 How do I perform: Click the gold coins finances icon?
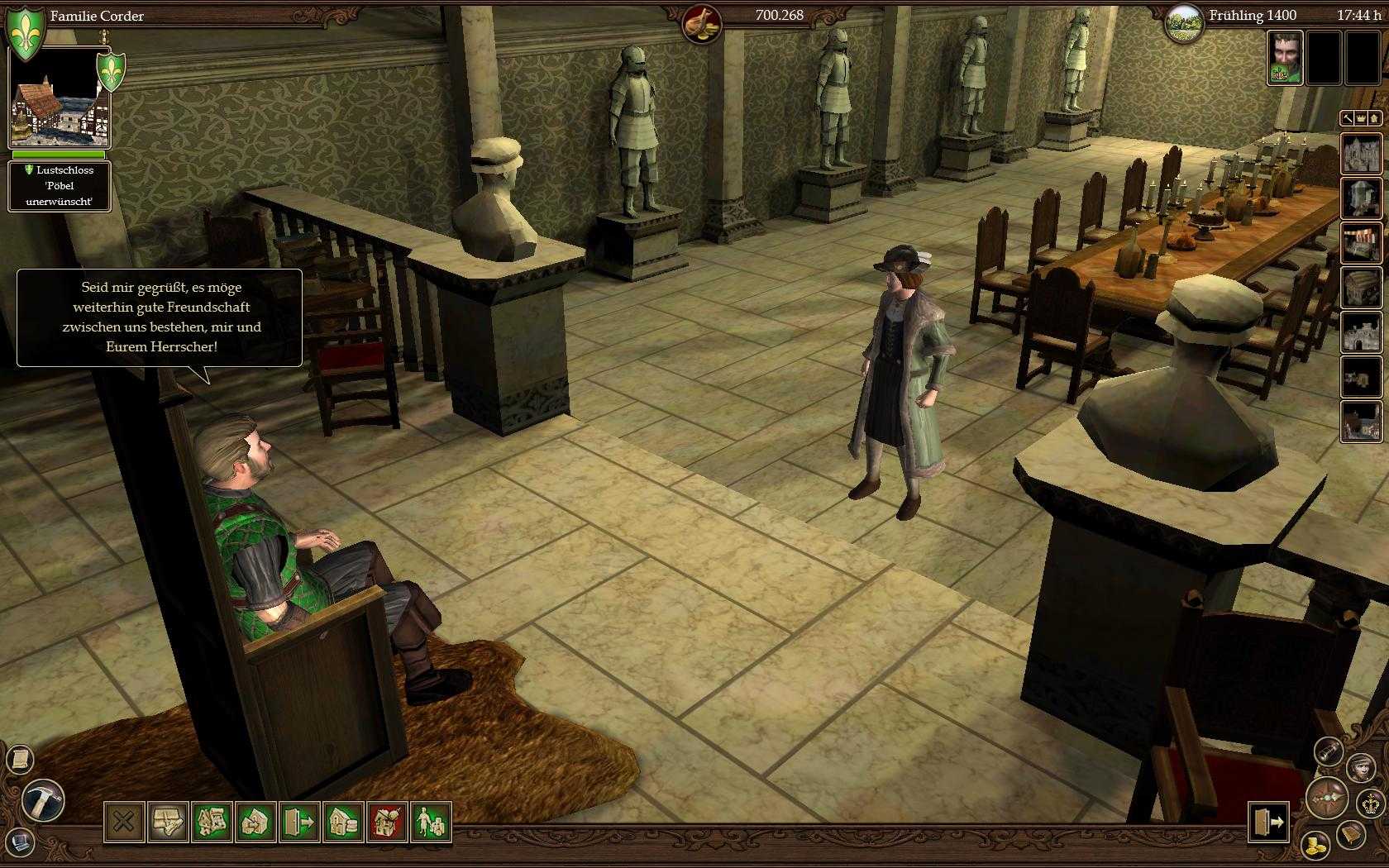pyautogui.click(x=1315, y=844)
